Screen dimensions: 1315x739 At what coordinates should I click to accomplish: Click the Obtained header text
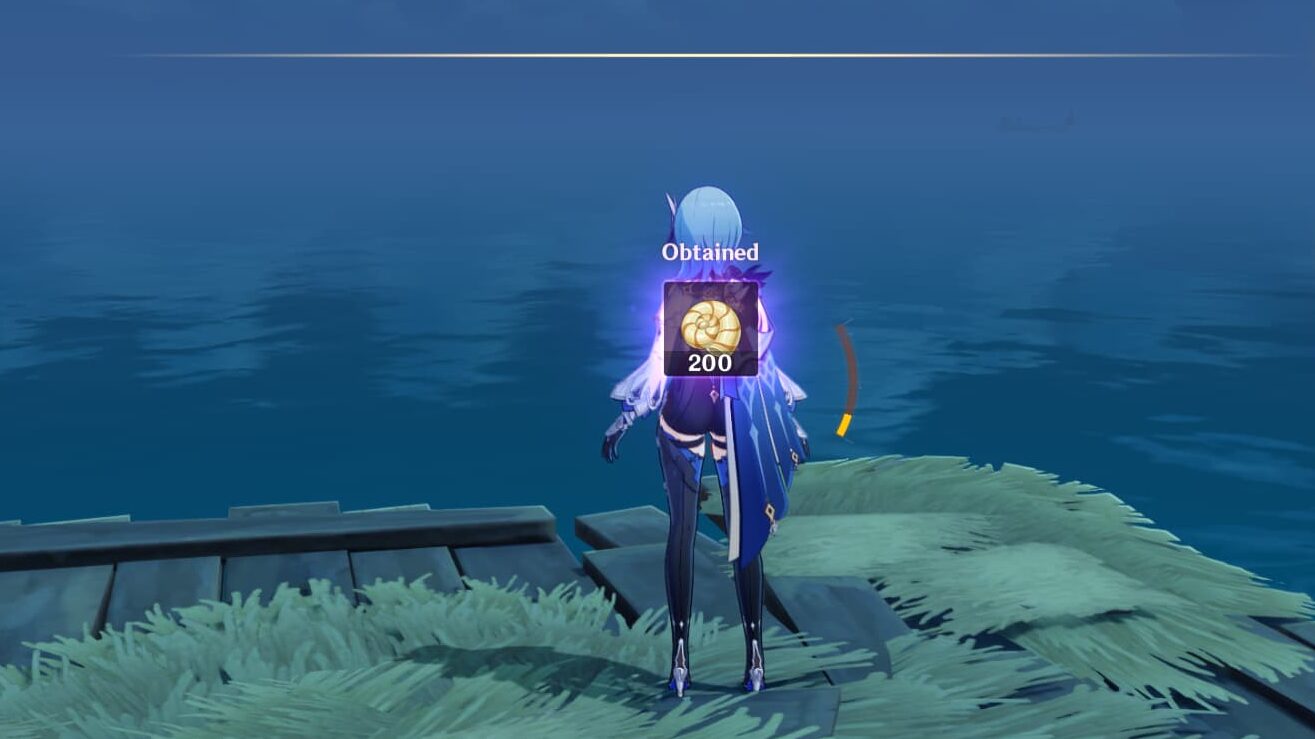pos(709,252)
